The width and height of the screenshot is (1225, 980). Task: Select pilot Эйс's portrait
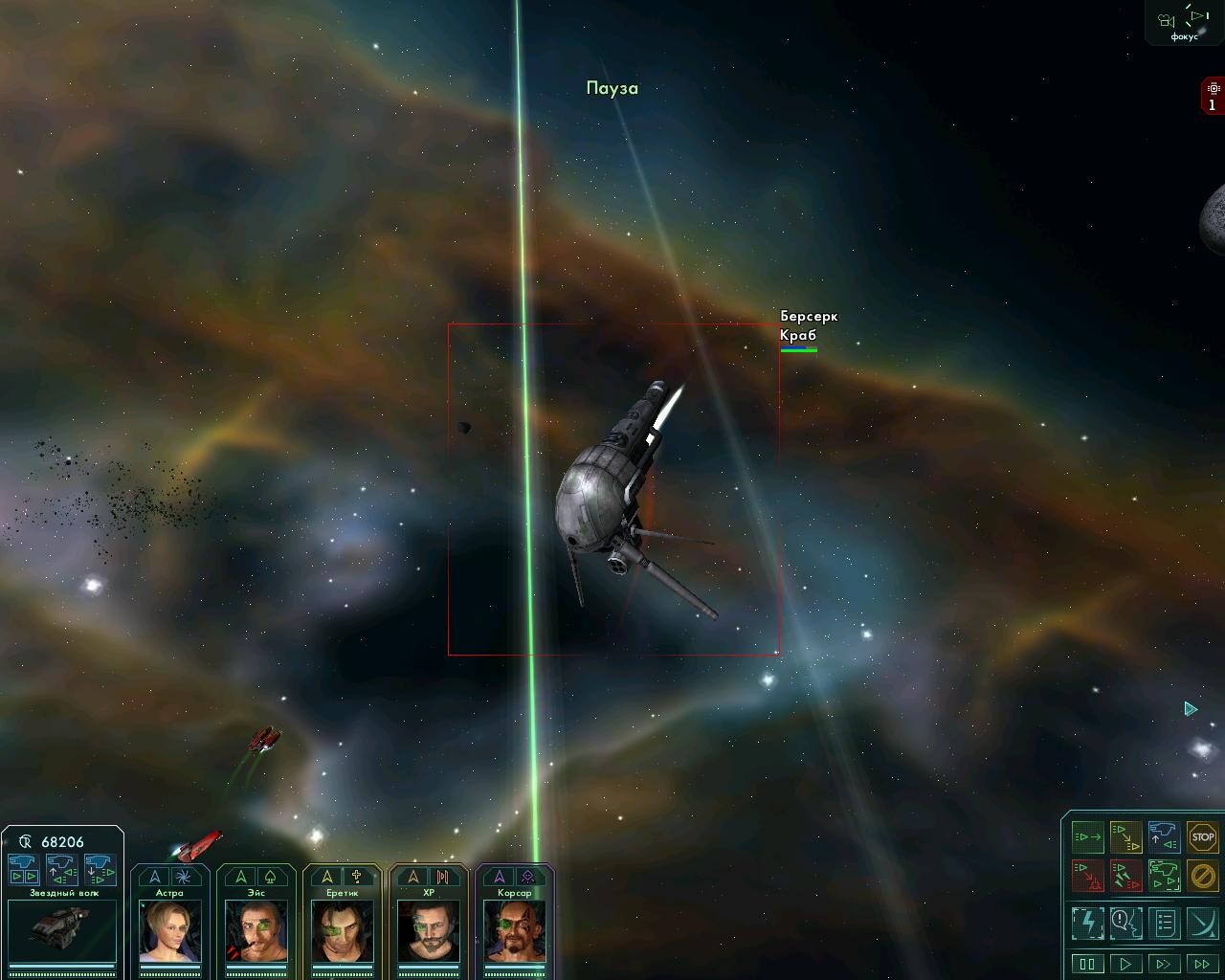click(x=256, y=930)
